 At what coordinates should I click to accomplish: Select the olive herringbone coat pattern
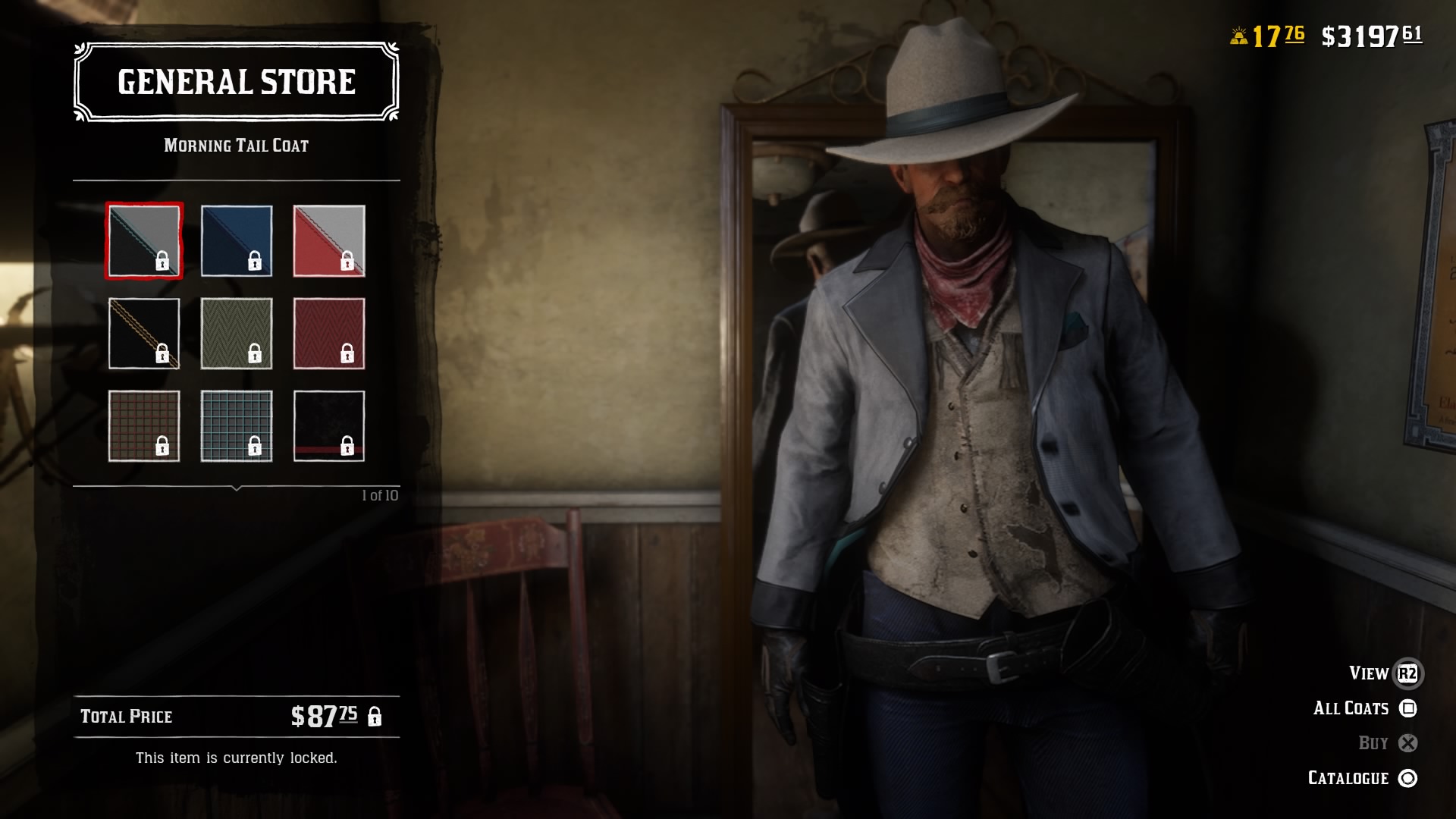(x=237, y=332)
